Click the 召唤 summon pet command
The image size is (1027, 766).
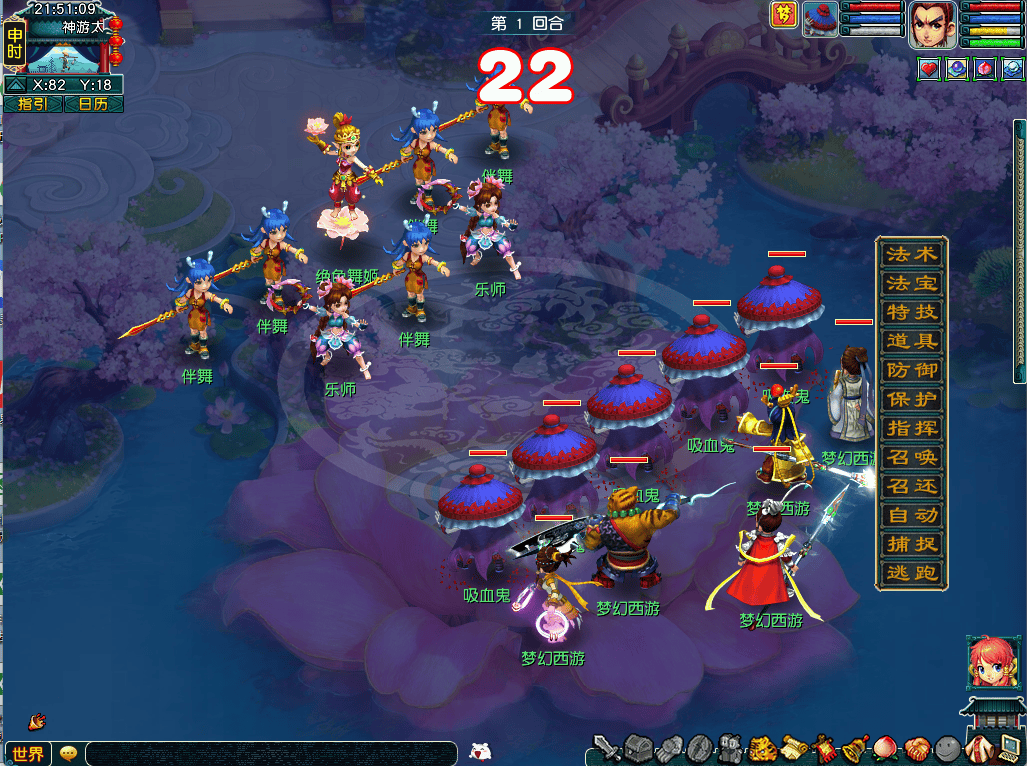(x=911, y=457)
